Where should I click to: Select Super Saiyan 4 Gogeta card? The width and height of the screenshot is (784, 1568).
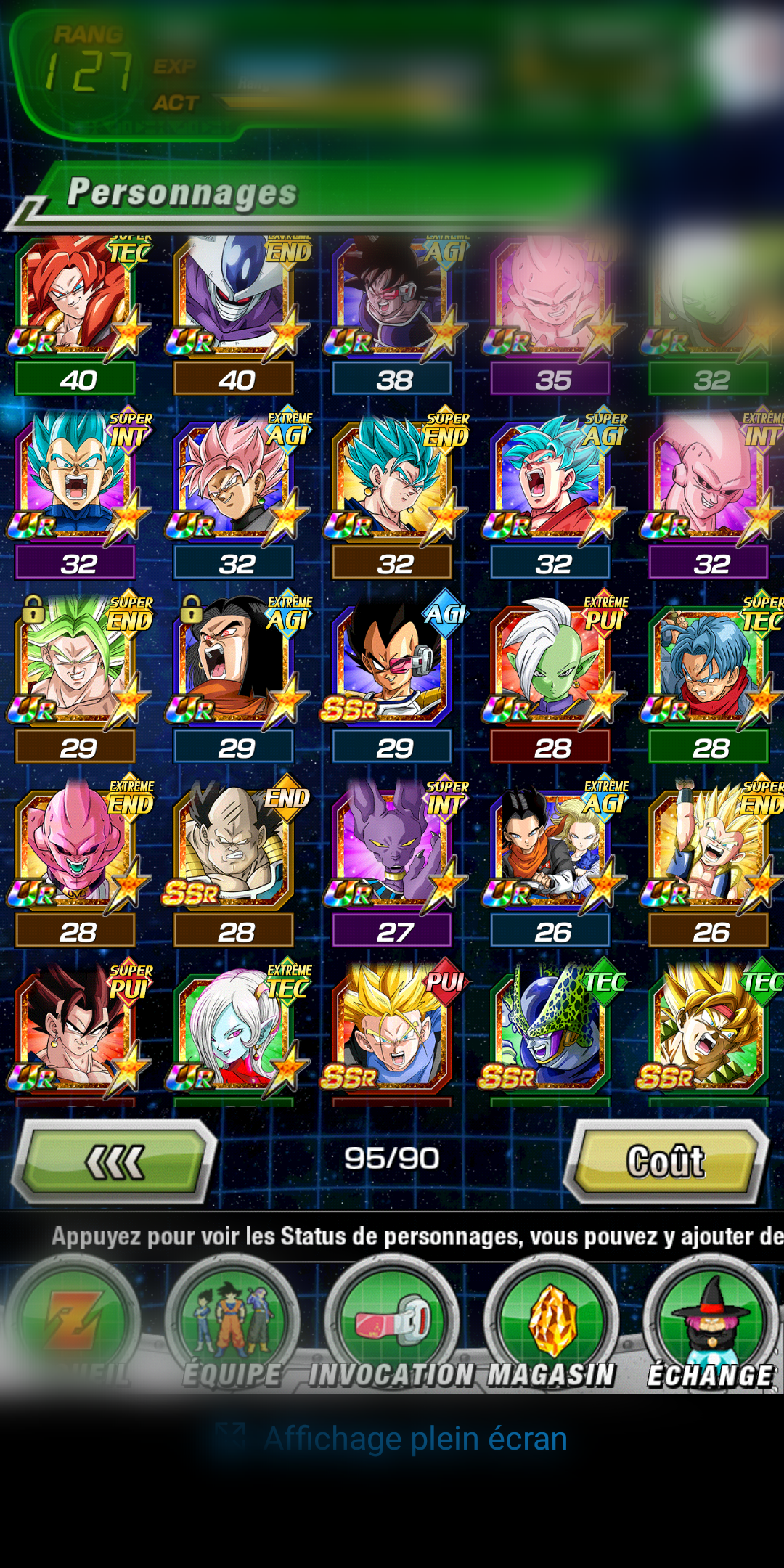[x=76, y=298]
